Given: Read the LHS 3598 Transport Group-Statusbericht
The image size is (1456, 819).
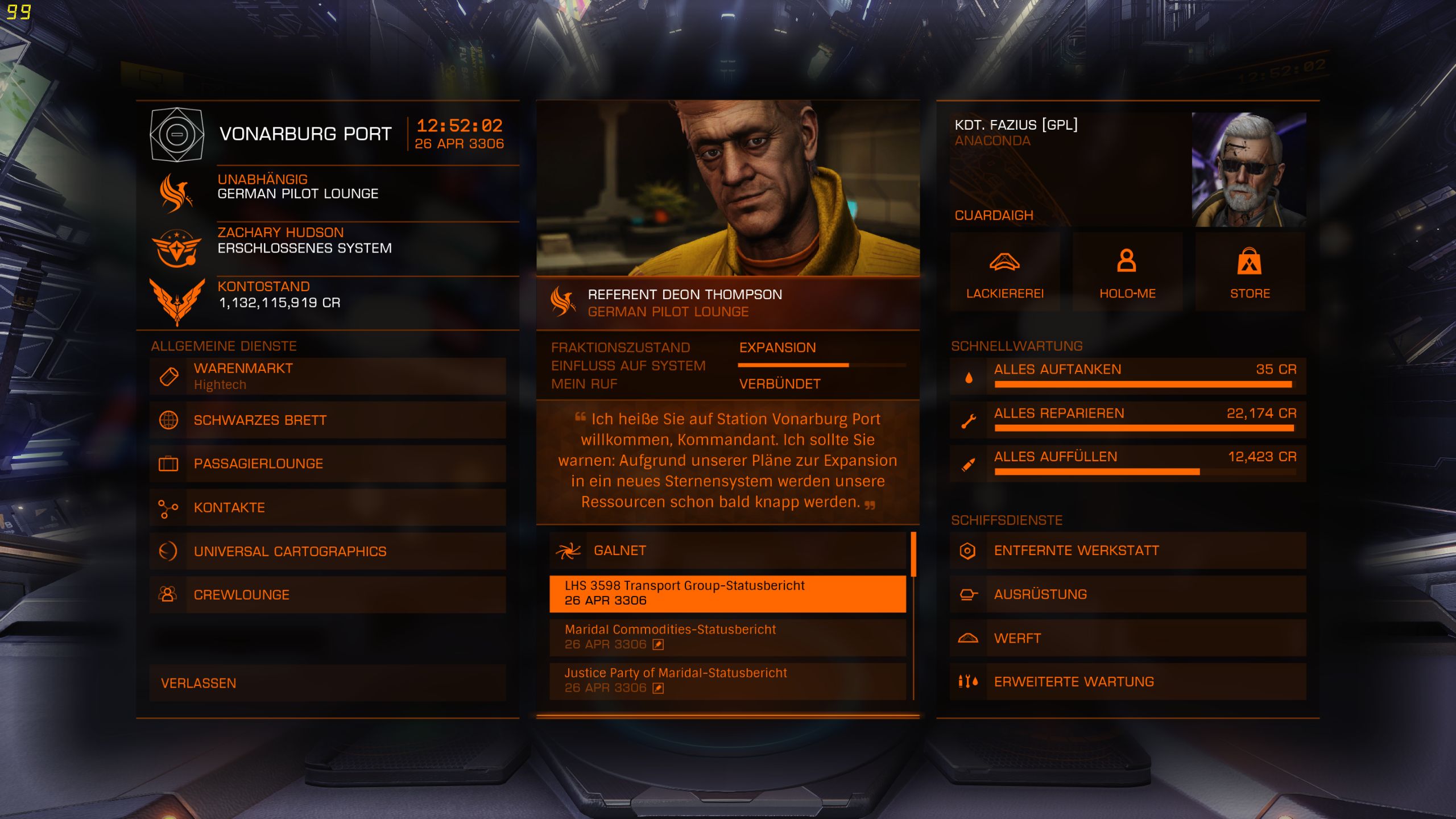Looking at the screenshot, I should [x=727, y=593].
